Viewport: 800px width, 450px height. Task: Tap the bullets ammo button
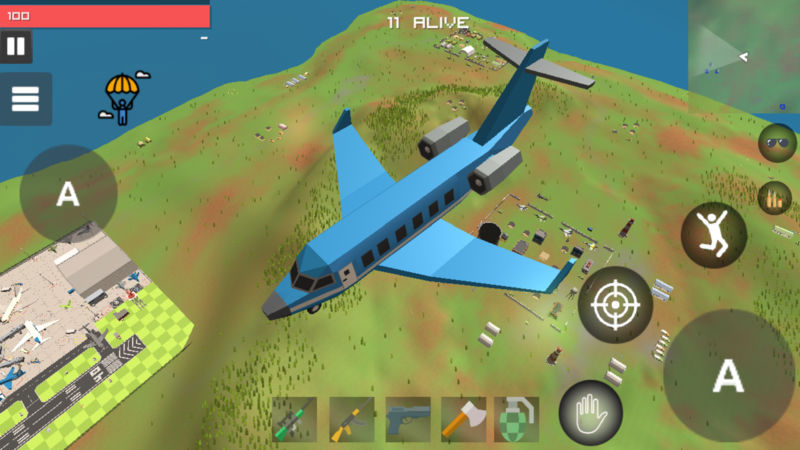(x=774, y=199)
